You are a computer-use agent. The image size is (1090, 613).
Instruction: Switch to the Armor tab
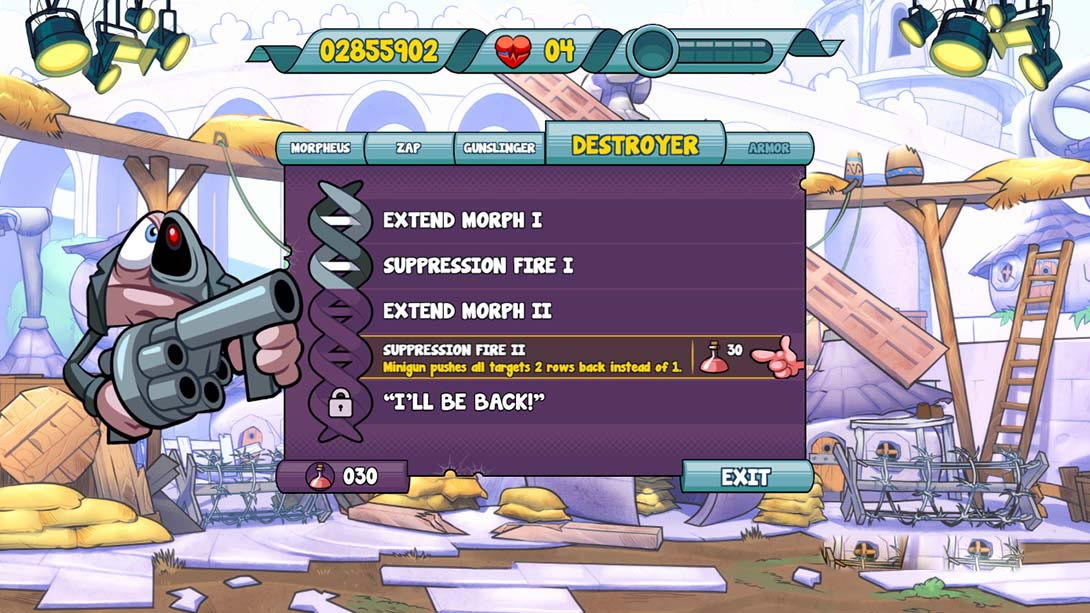(769, 148)
